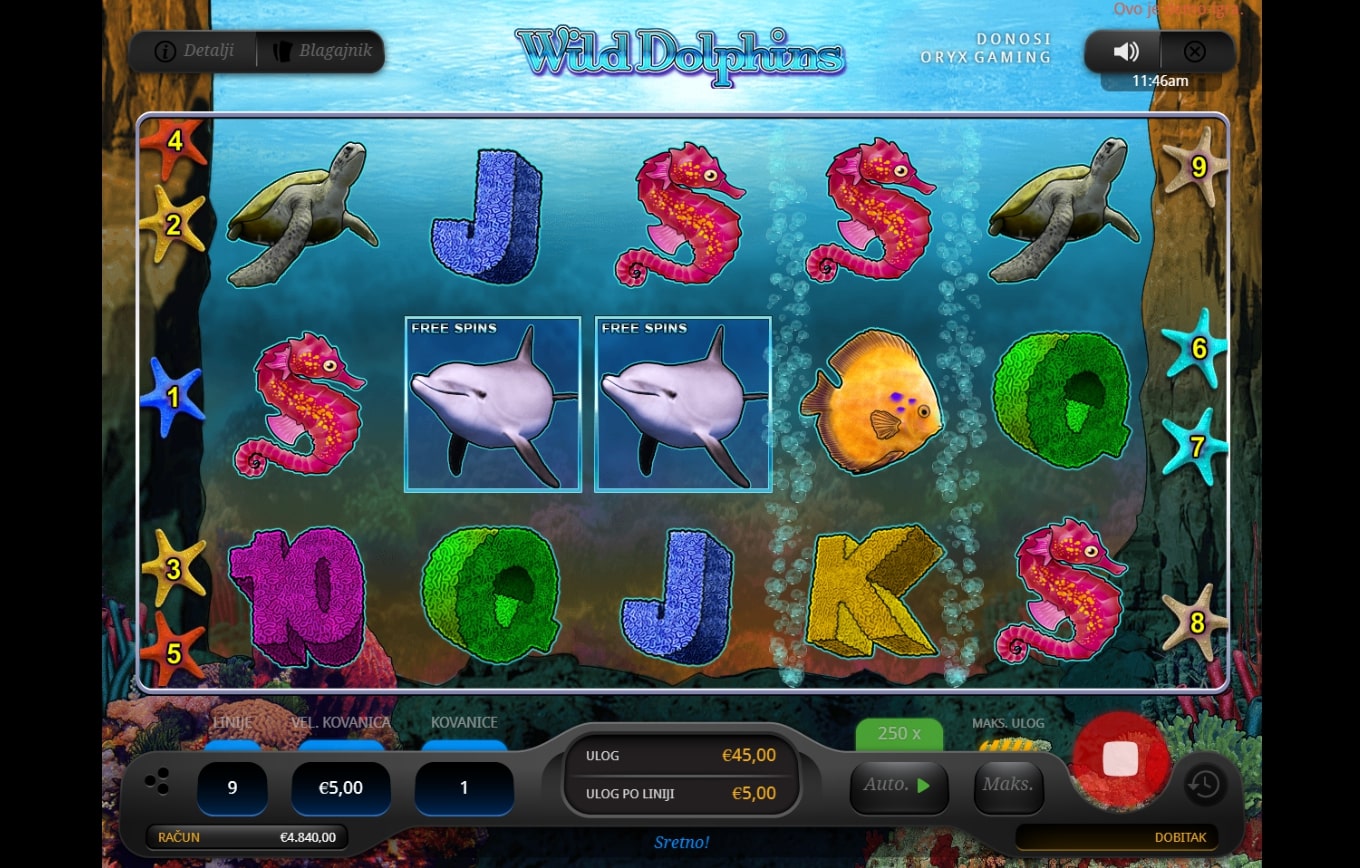Select payline 6 cyan starfish

coord(1198,349)
